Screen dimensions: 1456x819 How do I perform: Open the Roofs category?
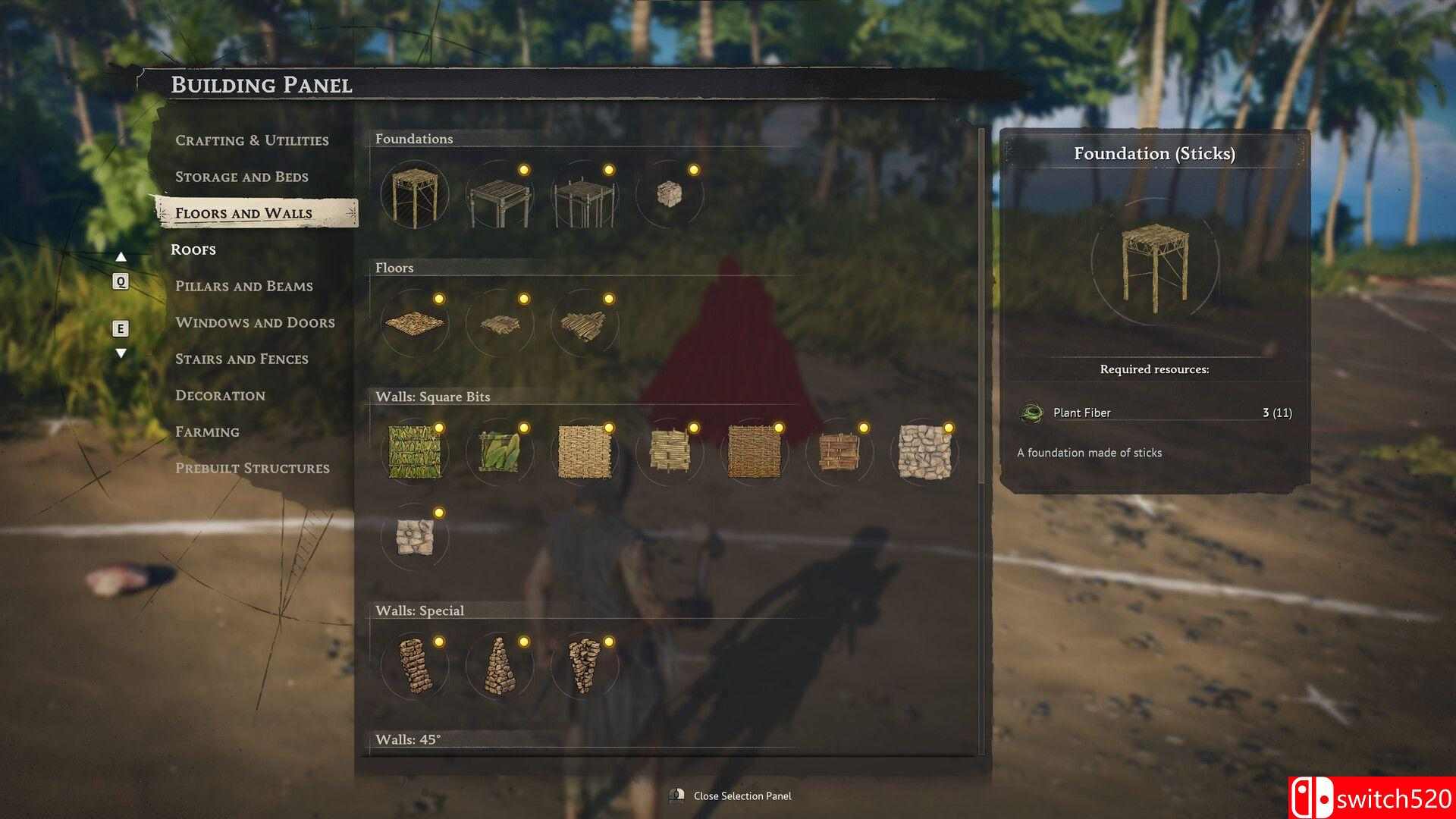pos(193,249)
